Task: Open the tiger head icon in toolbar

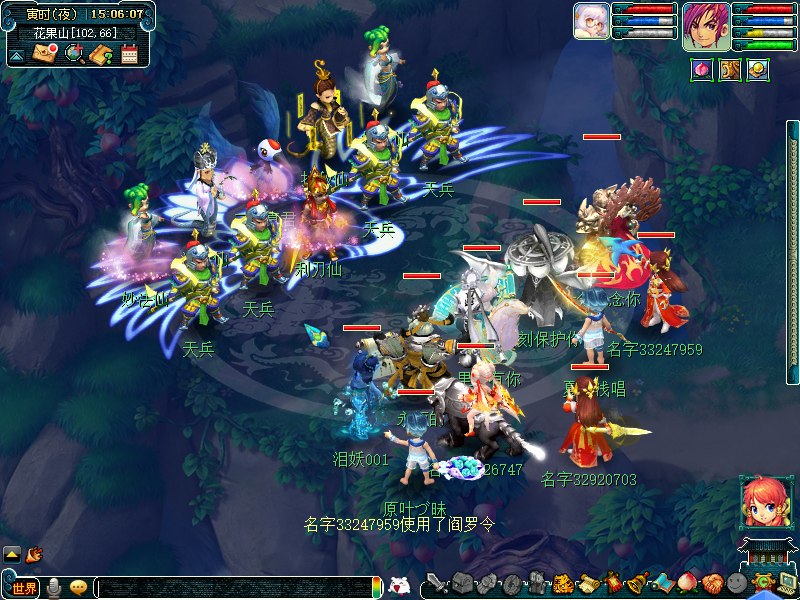Action: click(x=562, y=583)
